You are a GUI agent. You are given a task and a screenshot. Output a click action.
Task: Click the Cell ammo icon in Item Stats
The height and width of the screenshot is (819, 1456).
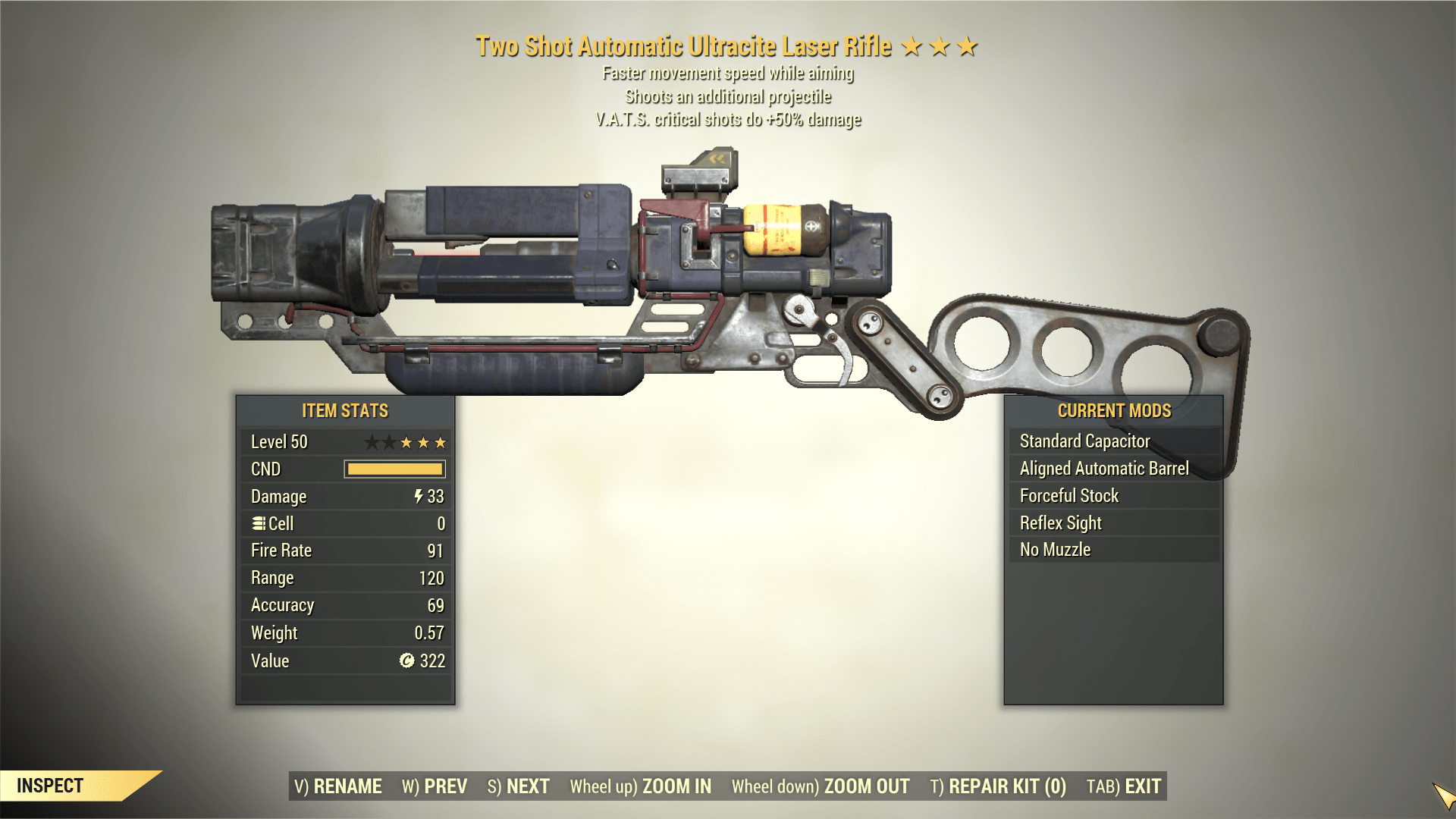click(259, 523)
